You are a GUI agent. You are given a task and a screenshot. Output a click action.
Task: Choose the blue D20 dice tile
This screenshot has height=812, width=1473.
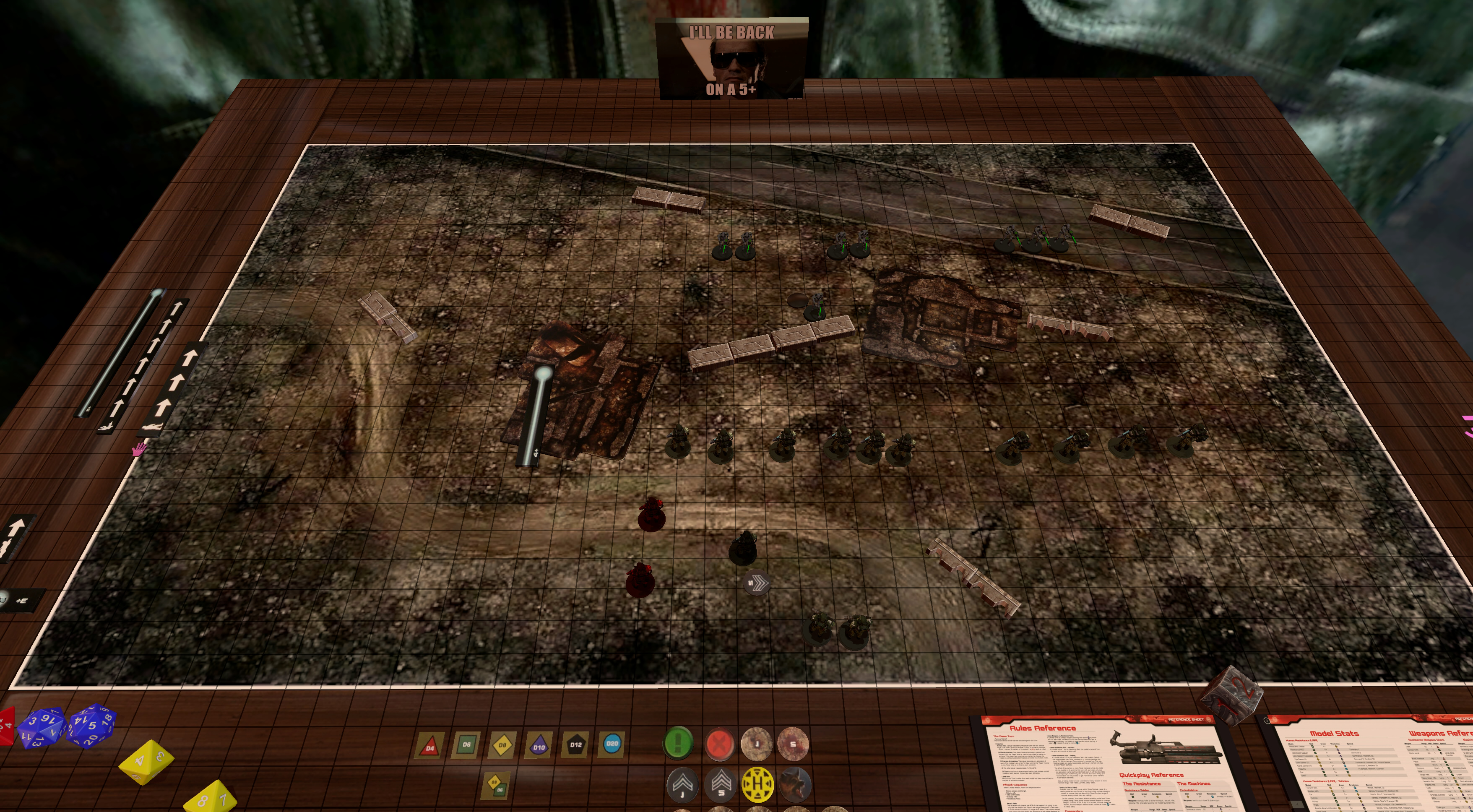[x=611, y=744]
